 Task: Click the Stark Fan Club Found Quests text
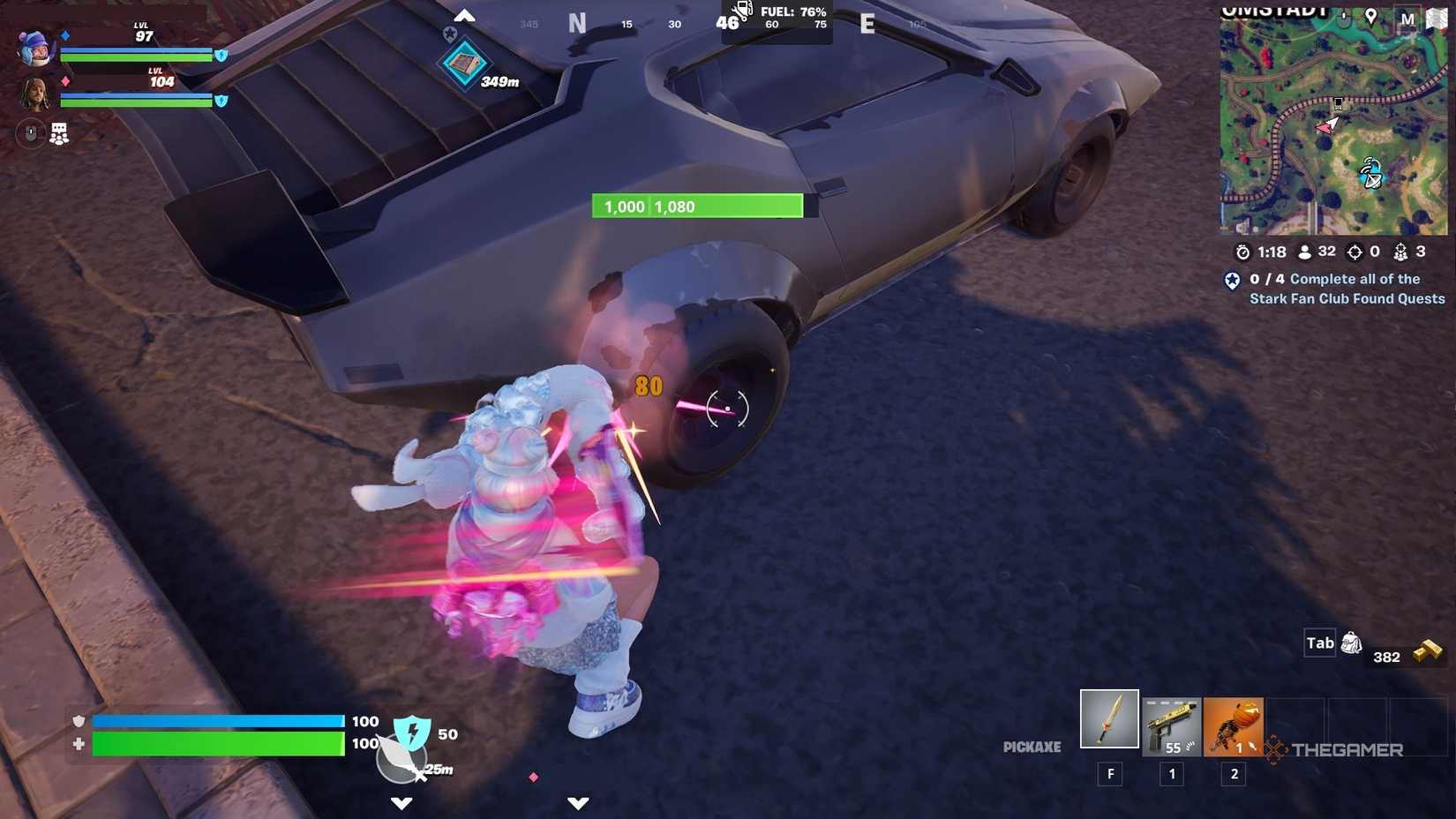click(x=1347, y=299)
